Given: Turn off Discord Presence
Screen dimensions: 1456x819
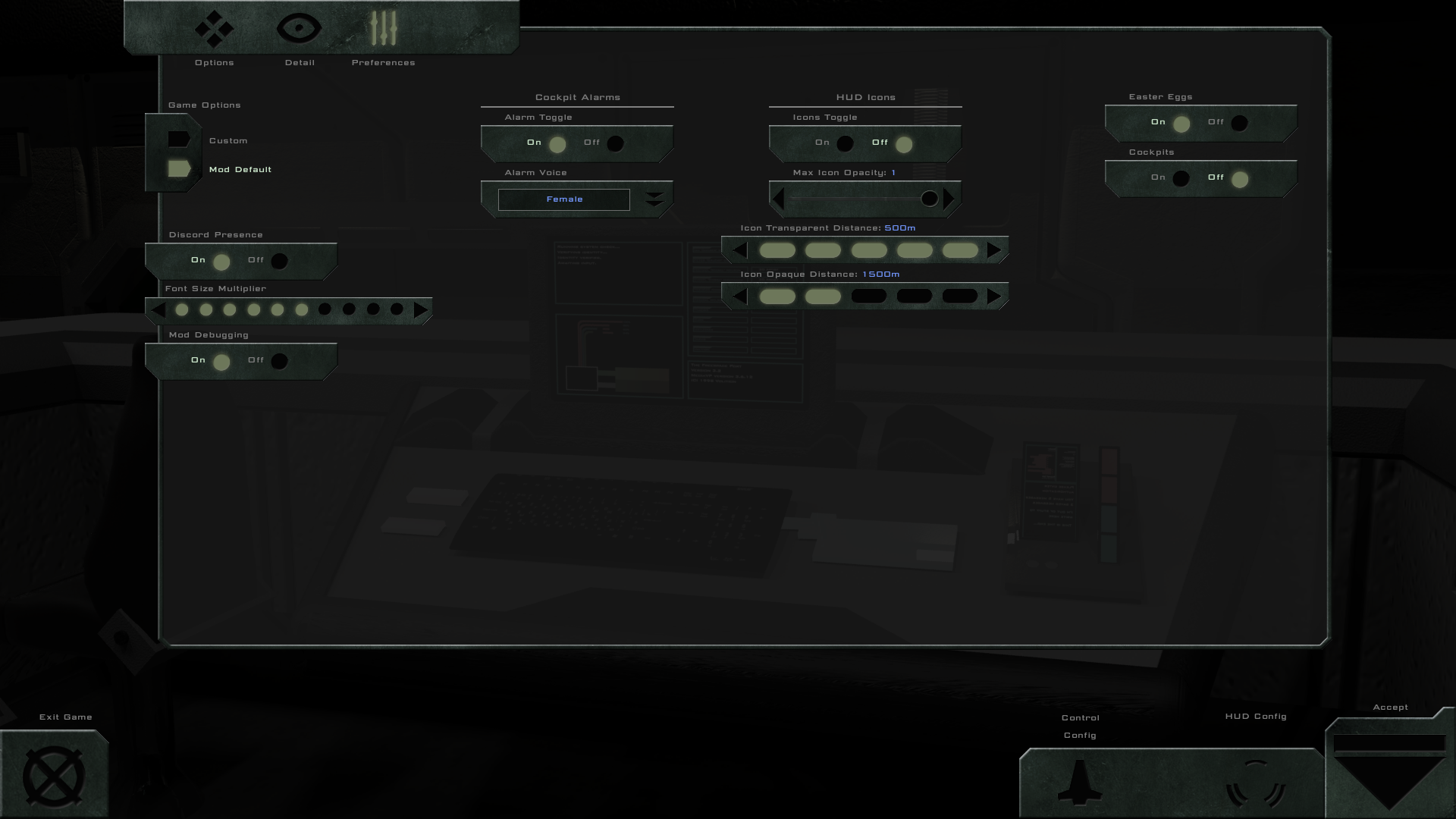Looking at the screenshot, I should tap(279, 261).
